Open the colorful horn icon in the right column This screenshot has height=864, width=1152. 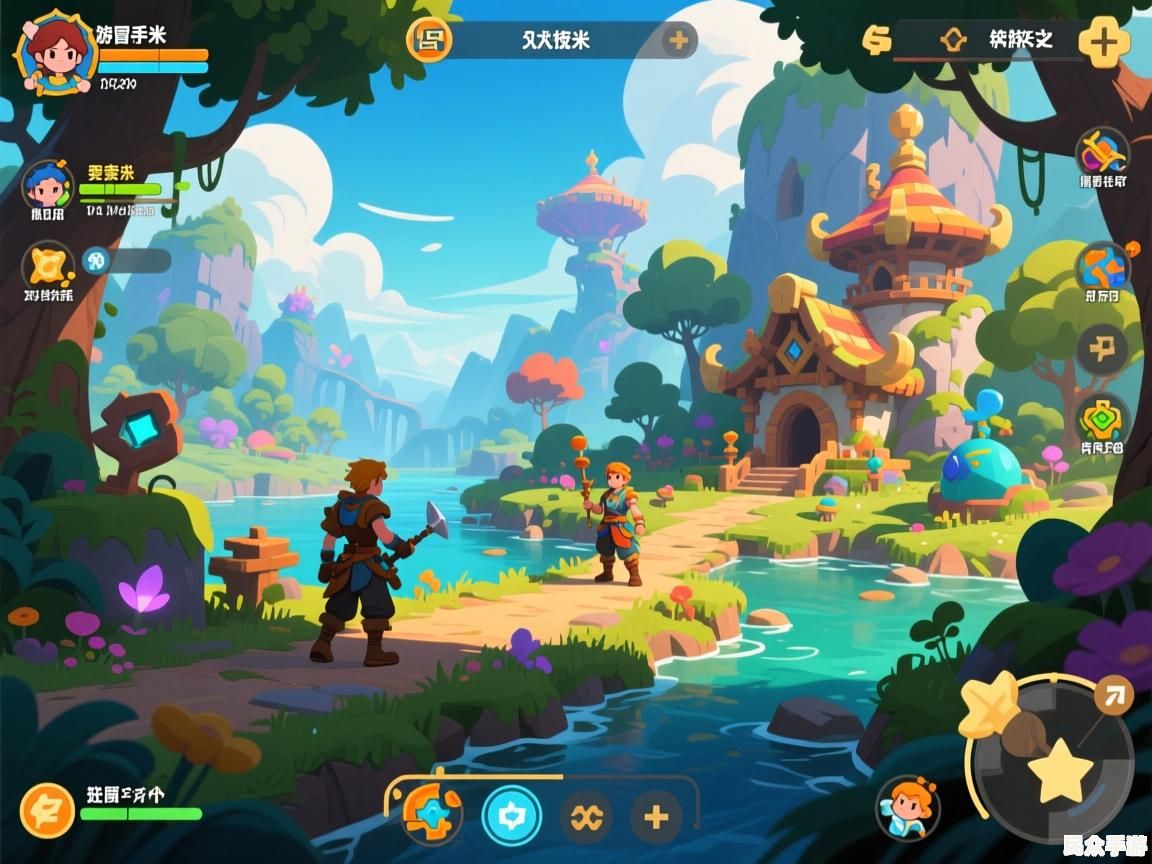tap(1102, 154)
